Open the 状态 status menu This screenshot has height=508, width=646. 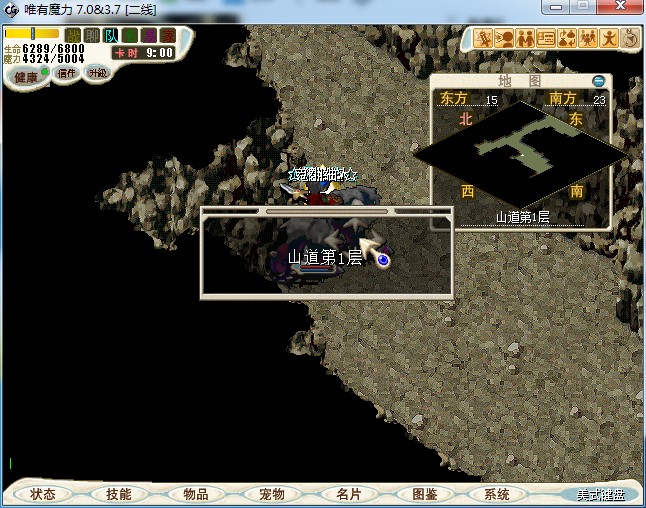[x=43, y=494]
